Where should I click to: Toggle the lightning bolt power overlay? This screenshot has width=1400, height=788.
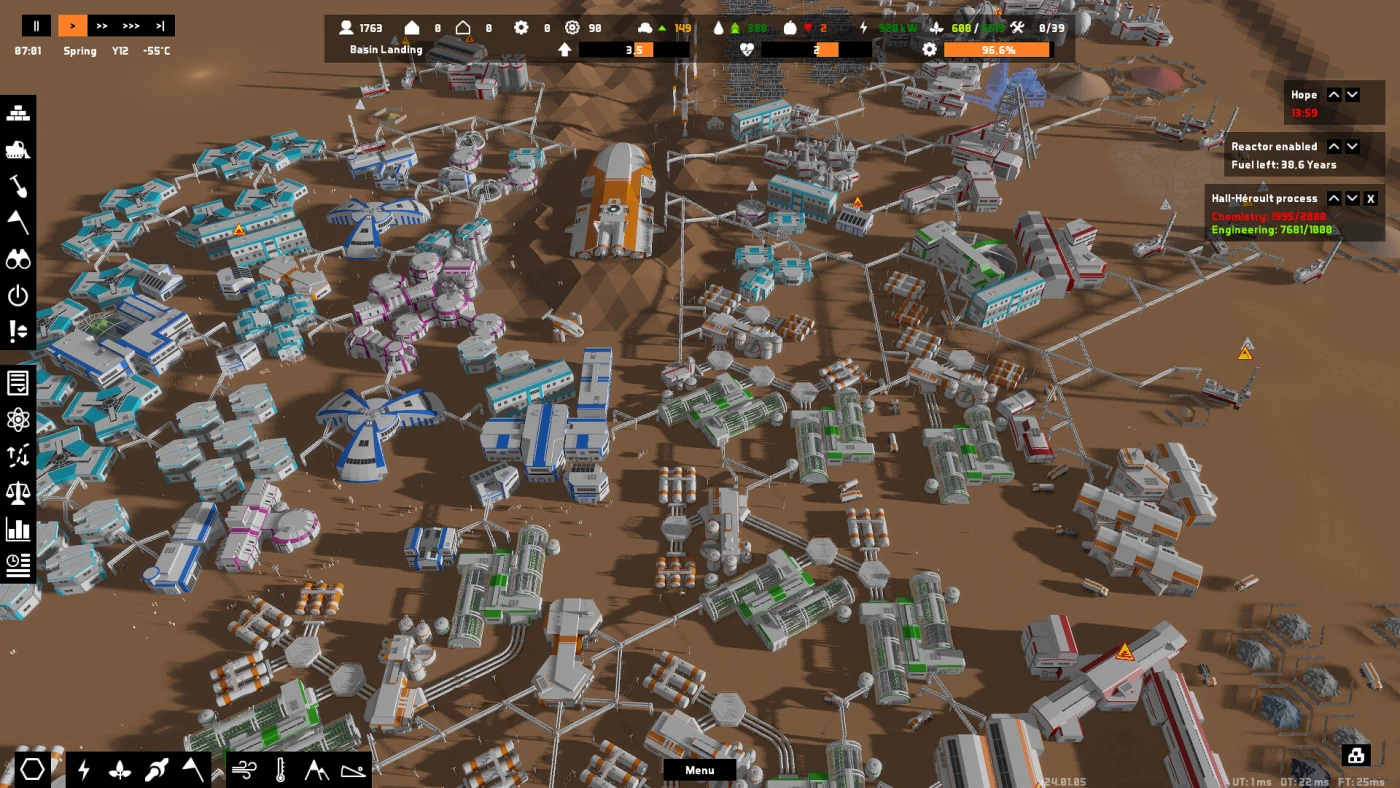point(84,769)
